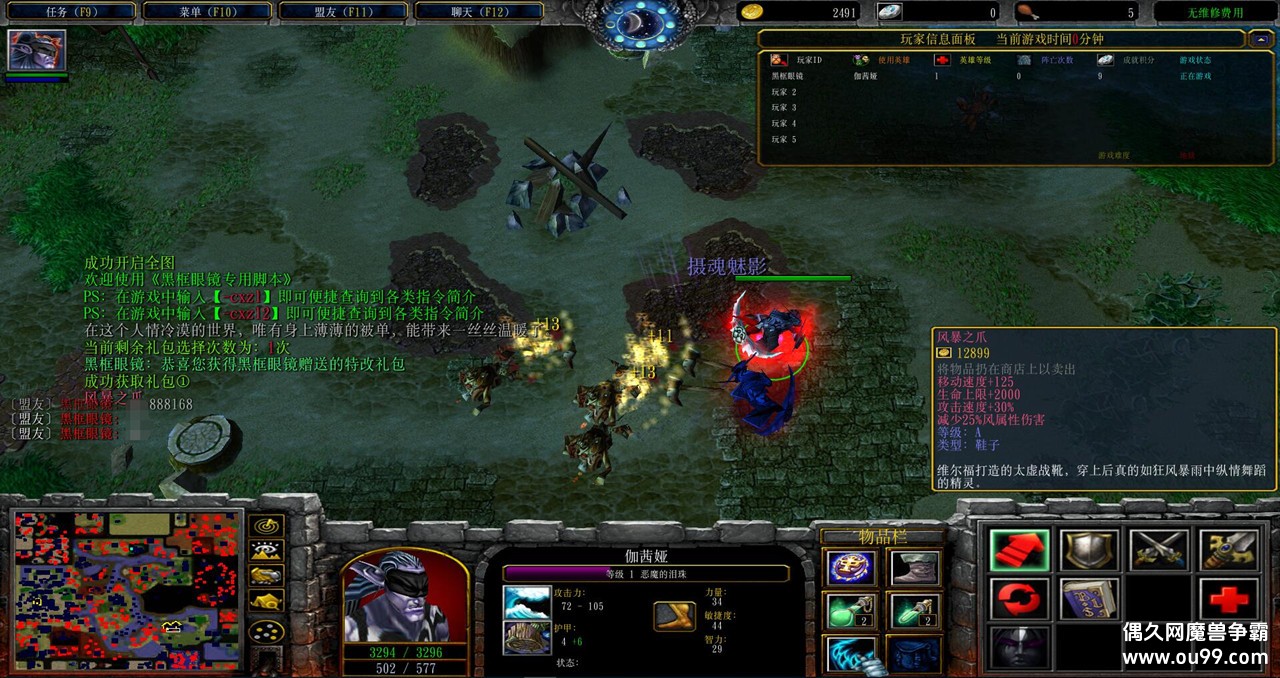Choose the Attack crossed swords command

click(1159, 551)
